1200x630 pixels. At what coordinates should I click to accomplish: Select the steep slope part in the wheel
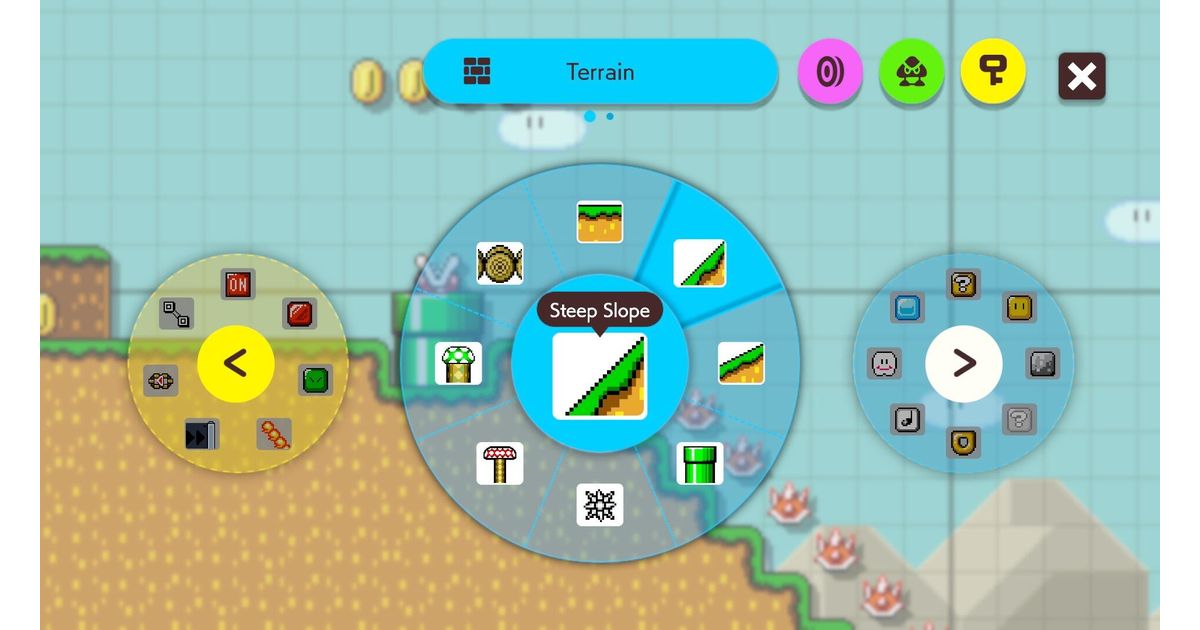[699, 263]
